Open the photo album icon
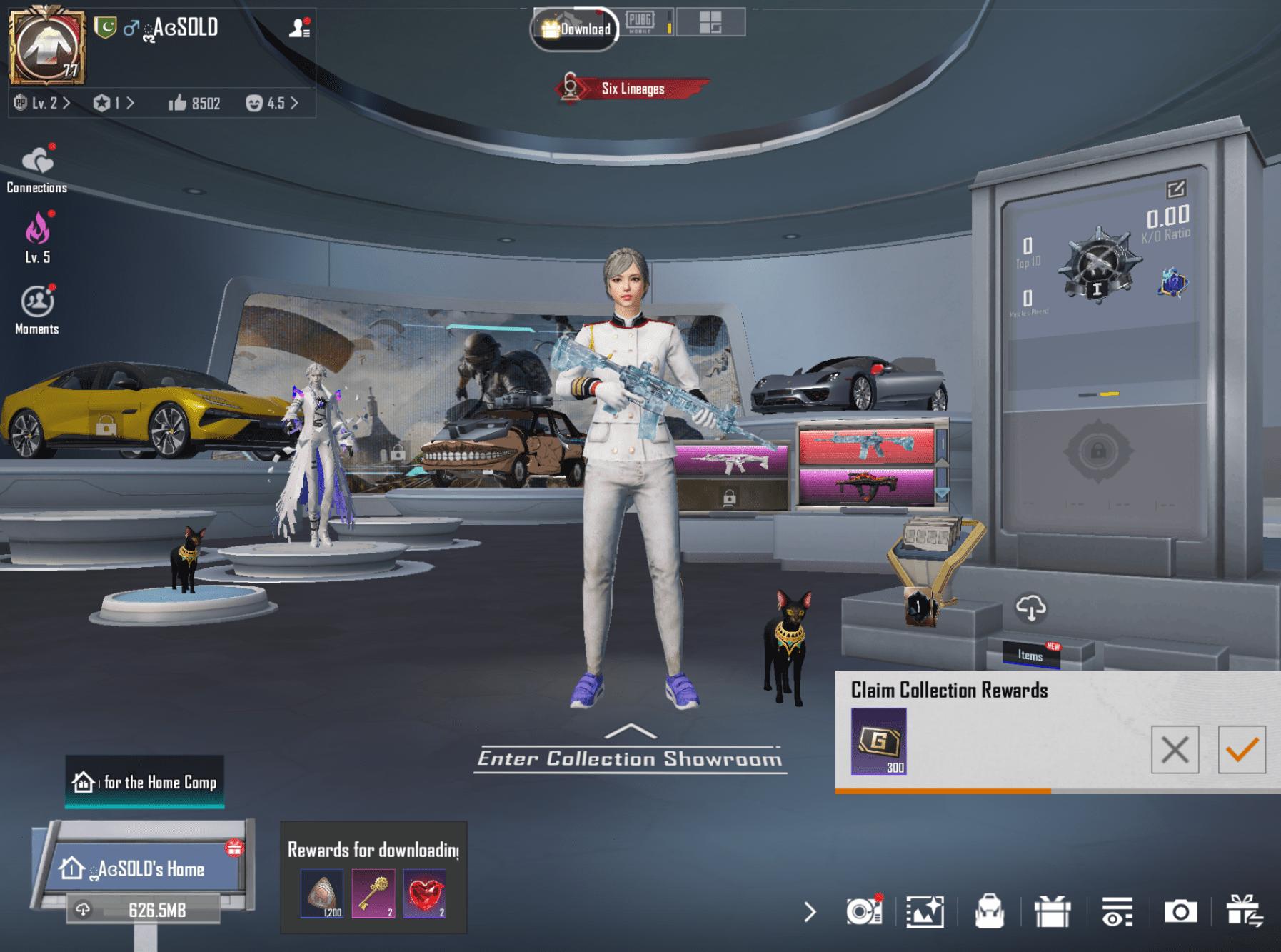The image size is (1281, 952). click(x=925, y=911)
